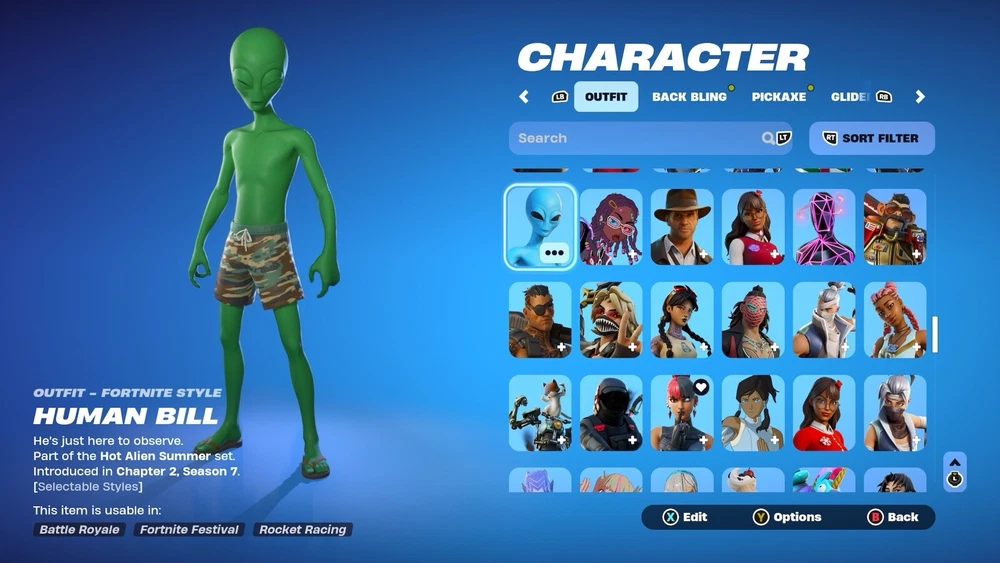The height and width of the screenshot is (563, 1000).
Task: Open the Back Bling tab
Action: (x=689, y=97)
